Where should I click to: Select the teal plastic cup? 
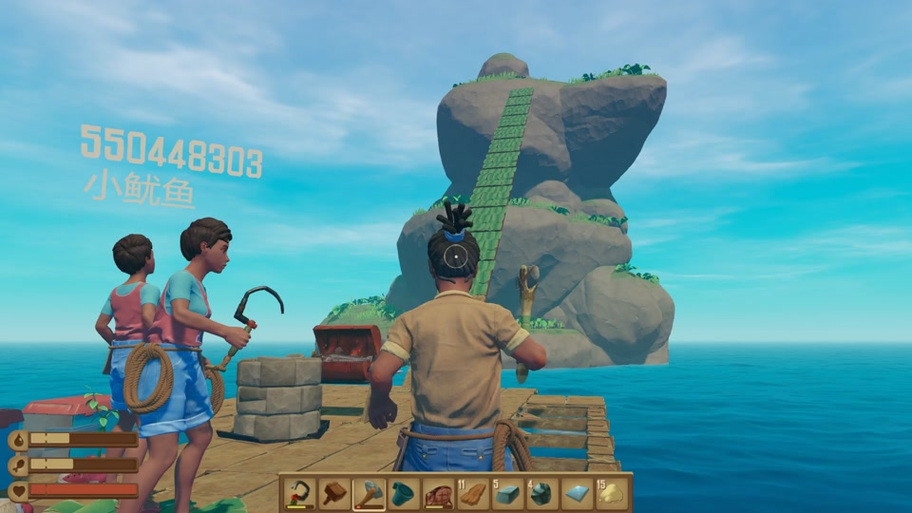[x=403, y=493]
